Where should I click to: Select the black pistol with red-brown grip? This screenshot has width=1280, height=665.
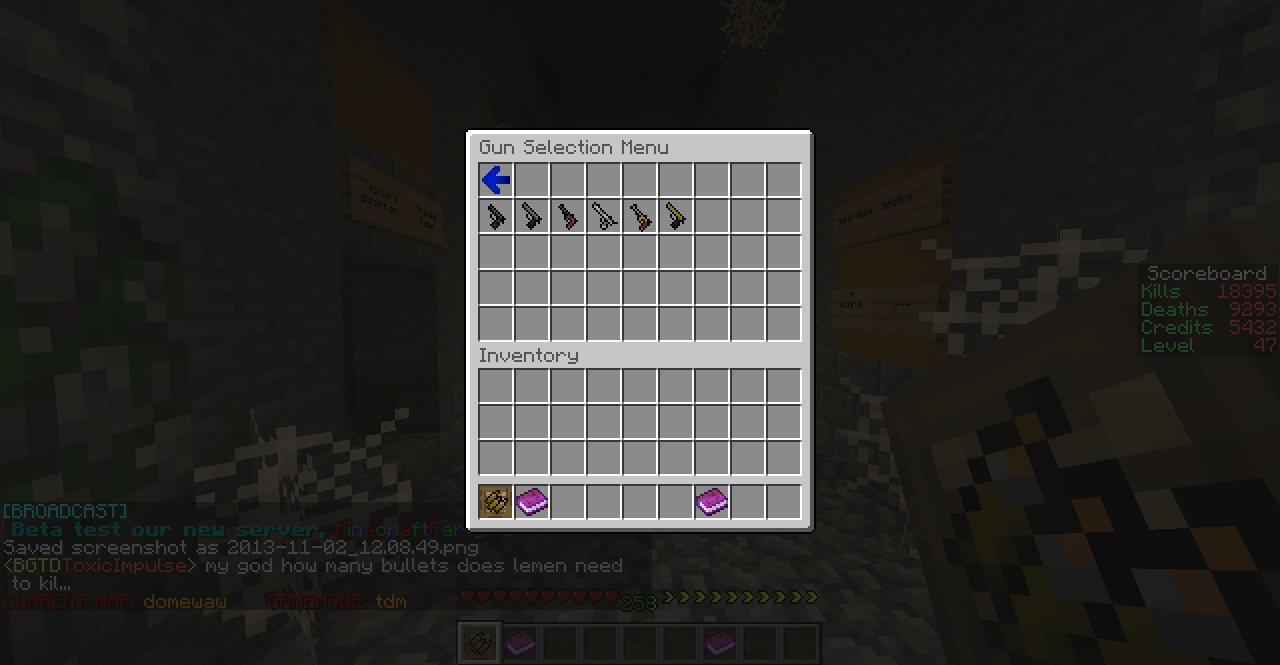tap(568, 216)
